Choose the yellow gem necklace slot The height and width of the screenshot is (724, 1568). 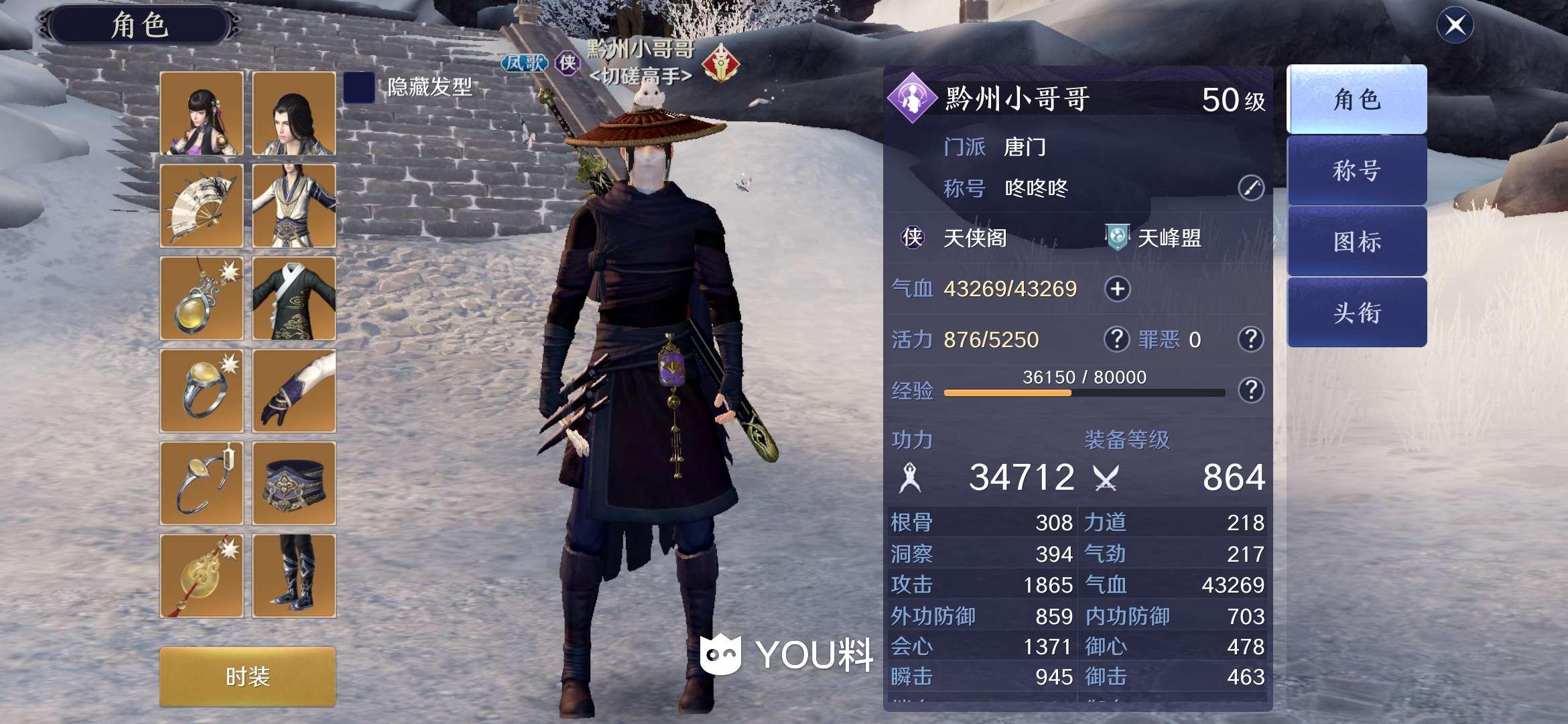click(202, 298)
